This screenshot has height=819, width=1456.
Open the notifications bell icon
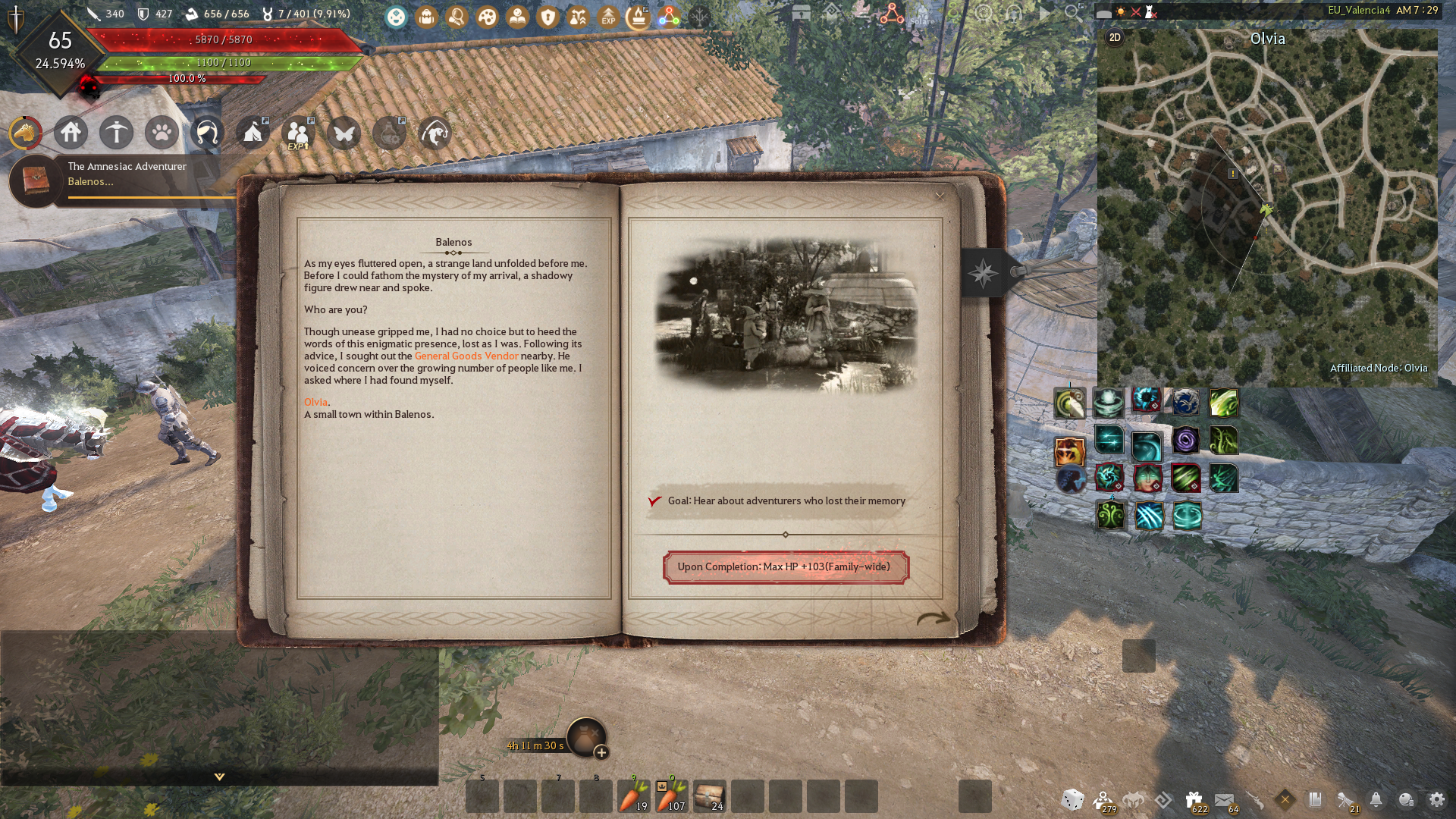point(1376,799)
